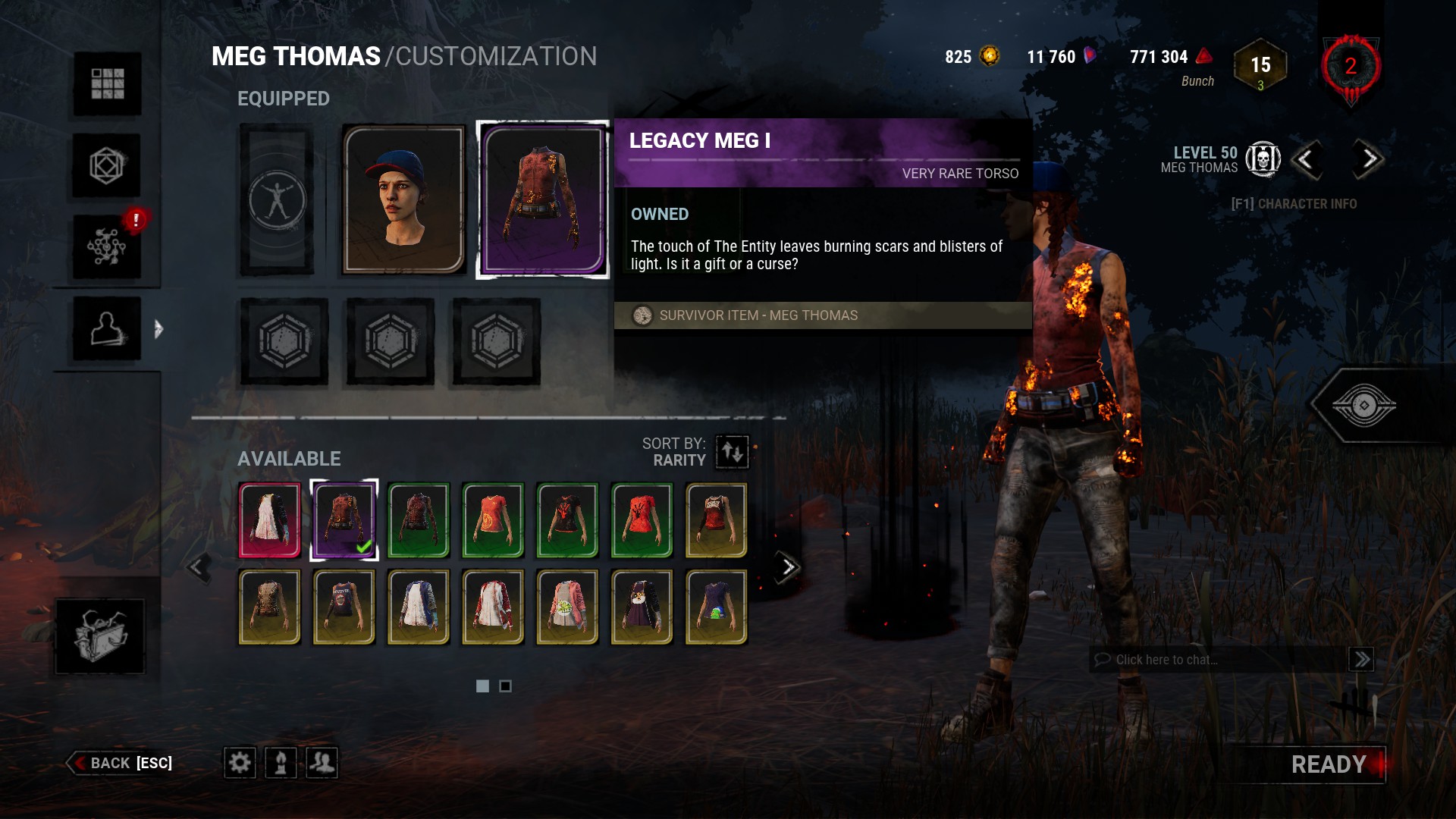The height and width of the screenshot is (819, 1456).
Task: Open the Bloodweb icon with the red notification
Action: point(106,246)
